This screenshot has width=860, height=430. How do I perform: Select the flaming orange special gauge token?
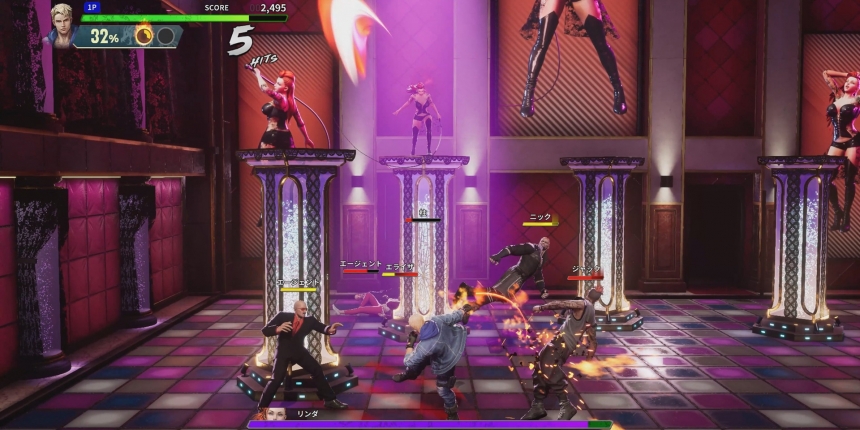tap(144, 36)
